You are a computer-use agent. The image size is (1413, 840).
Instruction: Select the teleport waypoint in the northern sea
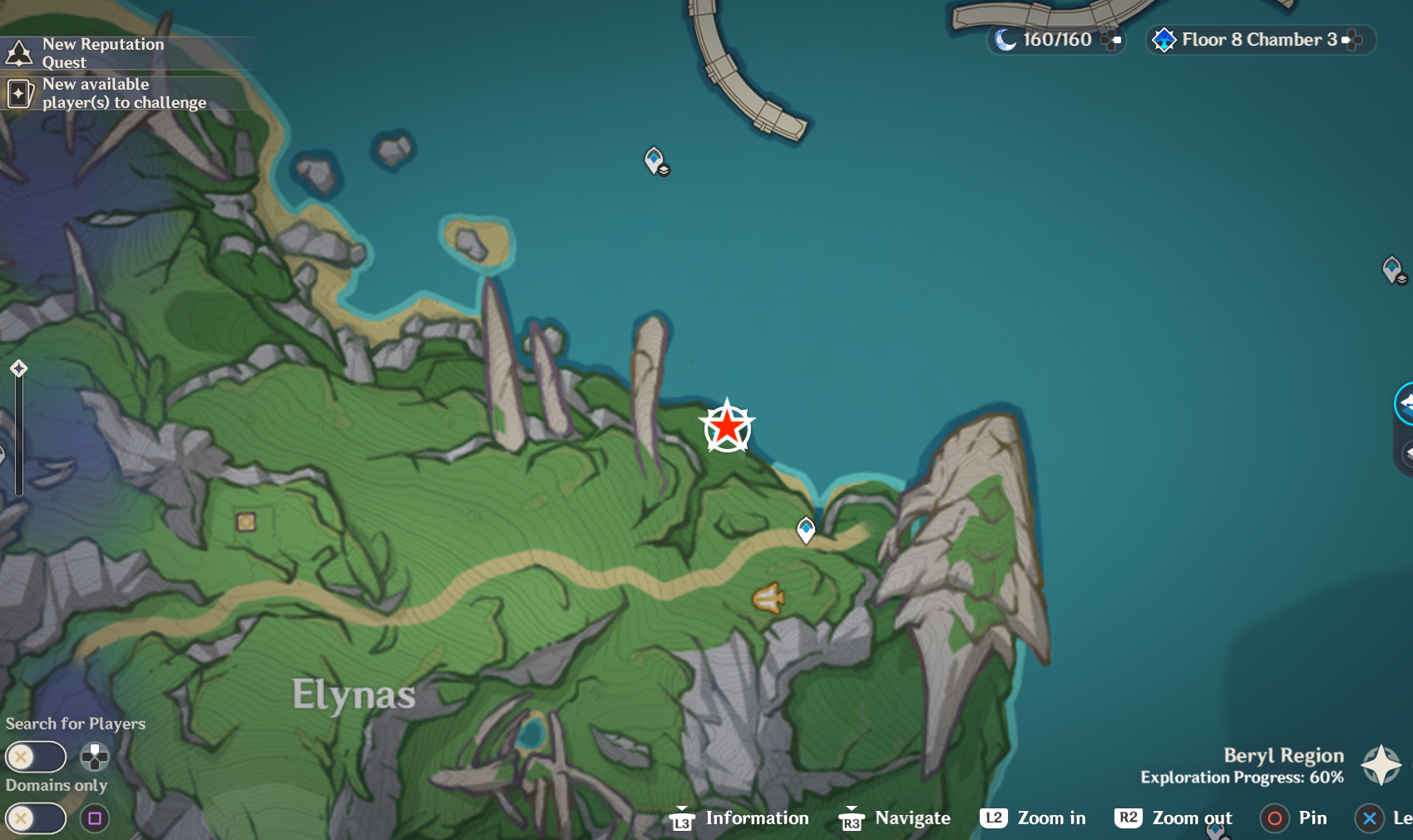(655, 160)
